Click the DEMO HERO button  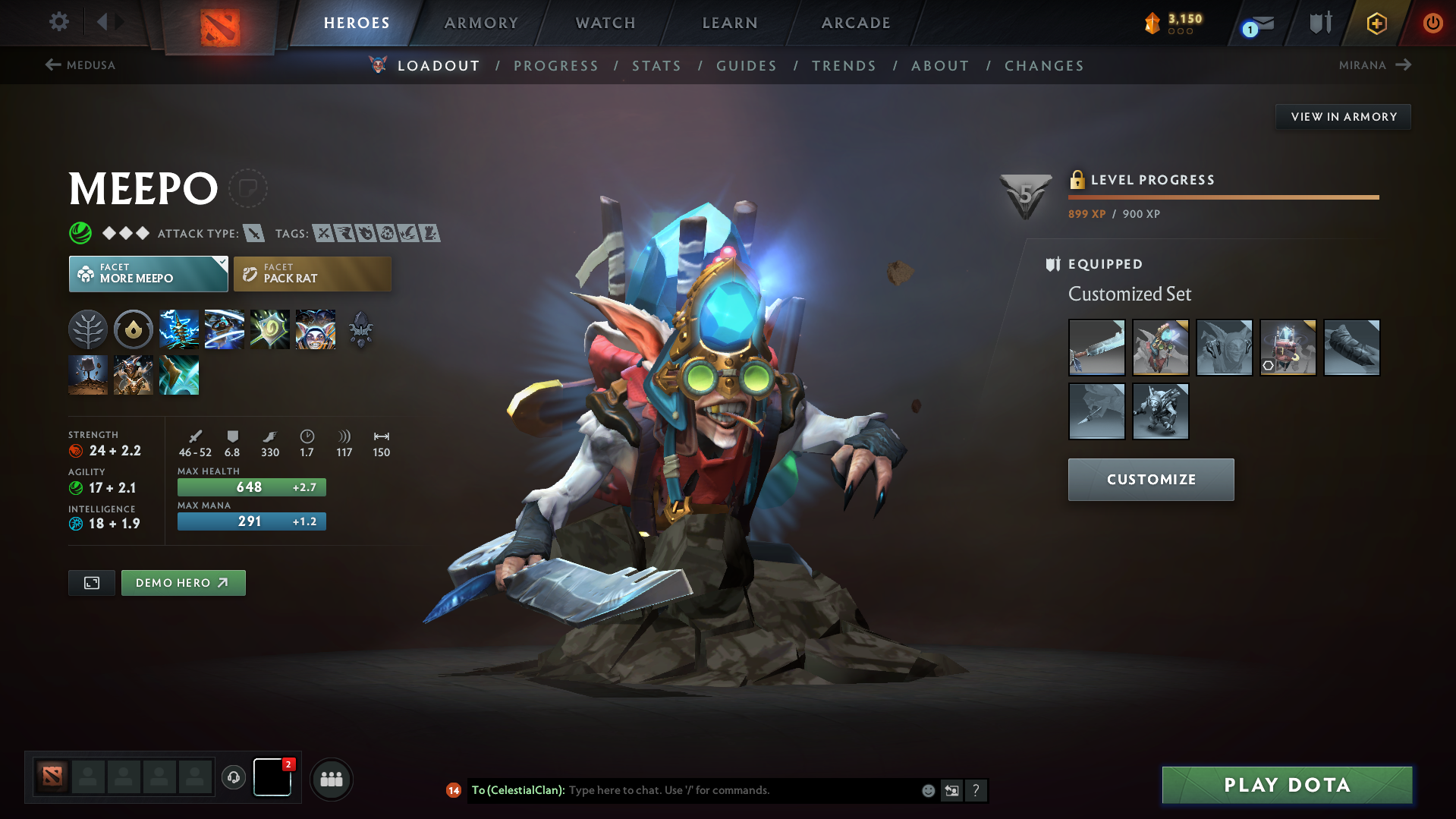183,583
